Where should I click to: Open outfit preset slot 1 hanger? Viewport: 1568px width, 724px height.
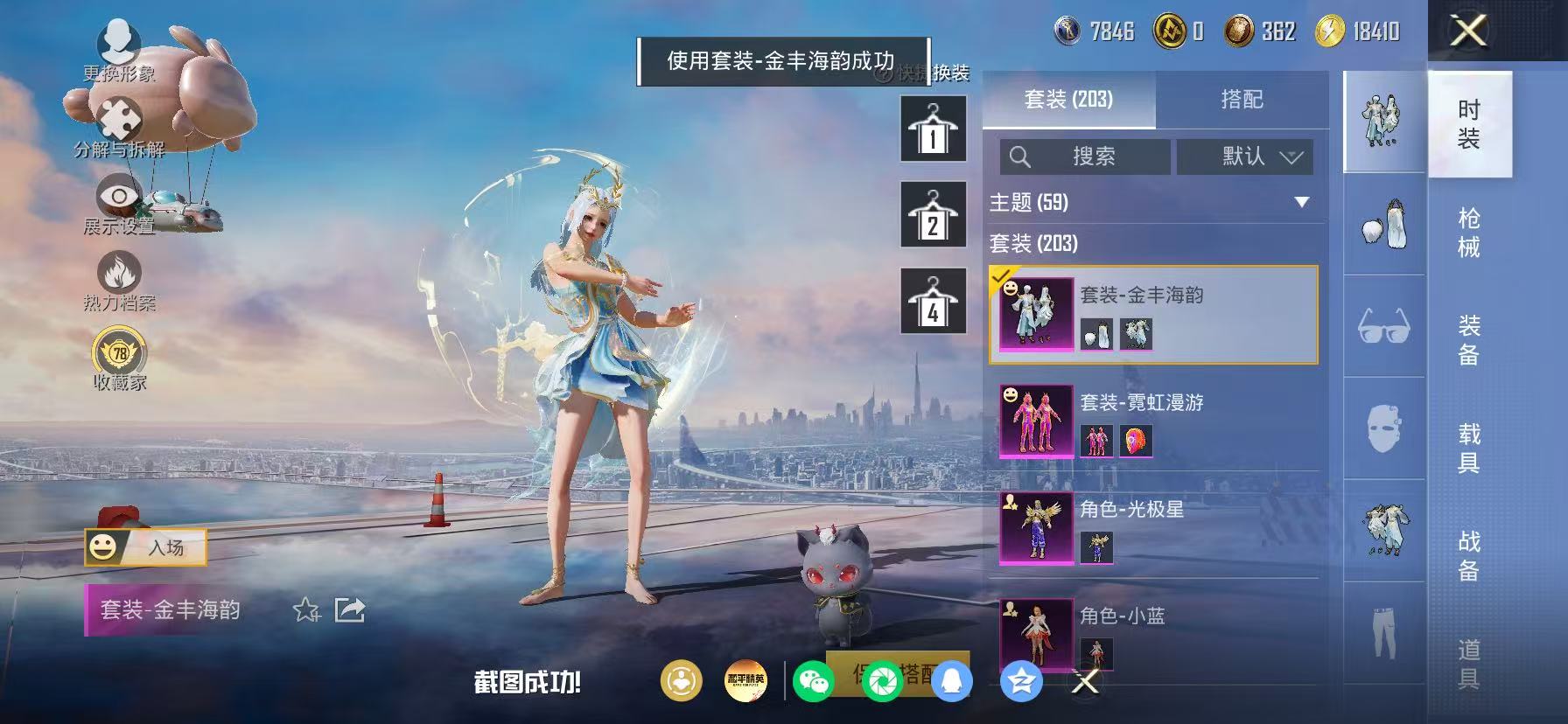tap(933, 128)
